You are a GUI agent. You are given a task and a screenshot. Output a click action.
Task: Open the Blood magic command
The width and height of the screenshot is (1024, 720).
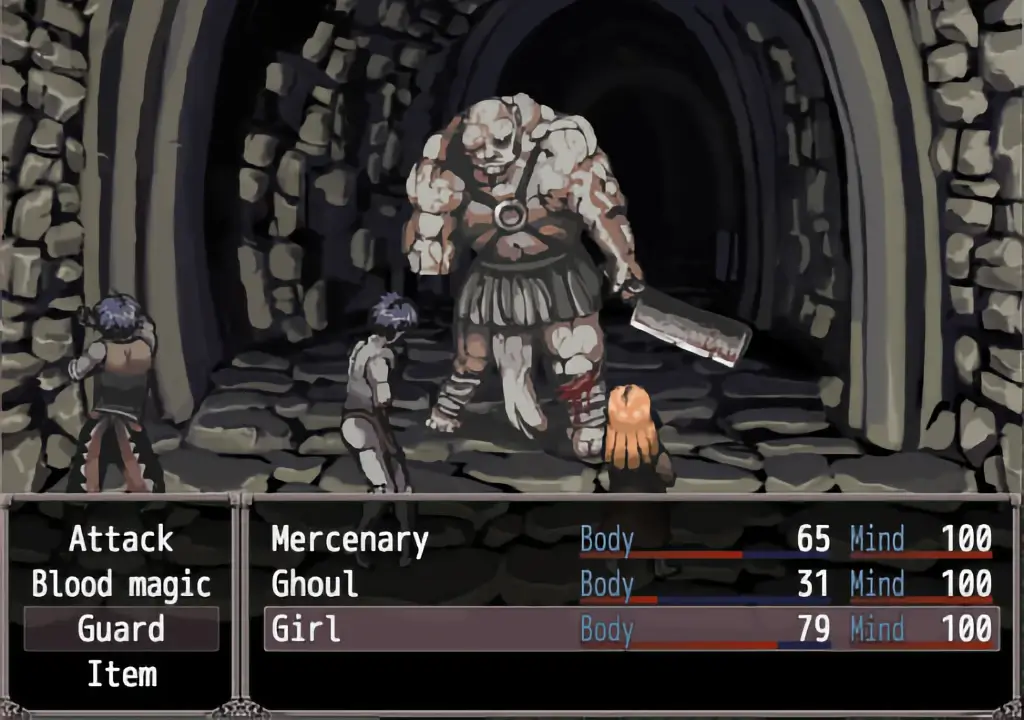click(x=121, y=584)
